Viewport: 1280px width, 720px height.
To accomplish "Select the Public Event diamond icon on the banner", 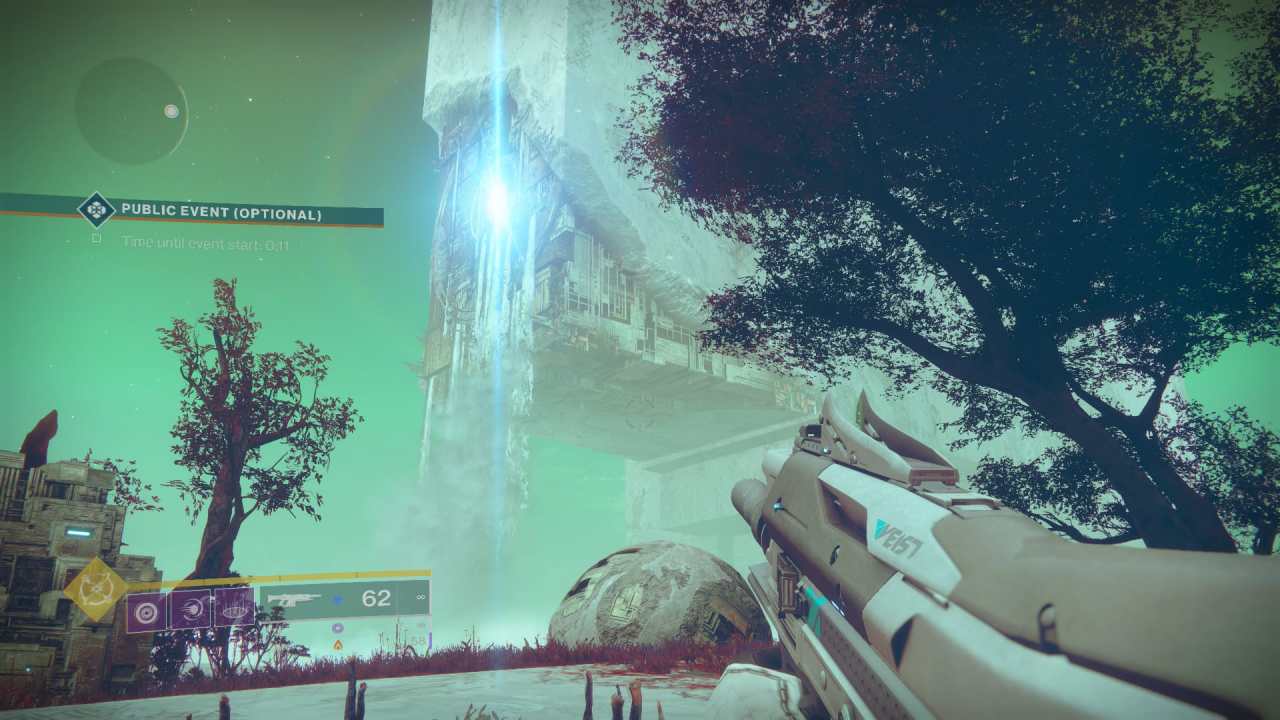I will pyautogui.click(x=96, y=208).
